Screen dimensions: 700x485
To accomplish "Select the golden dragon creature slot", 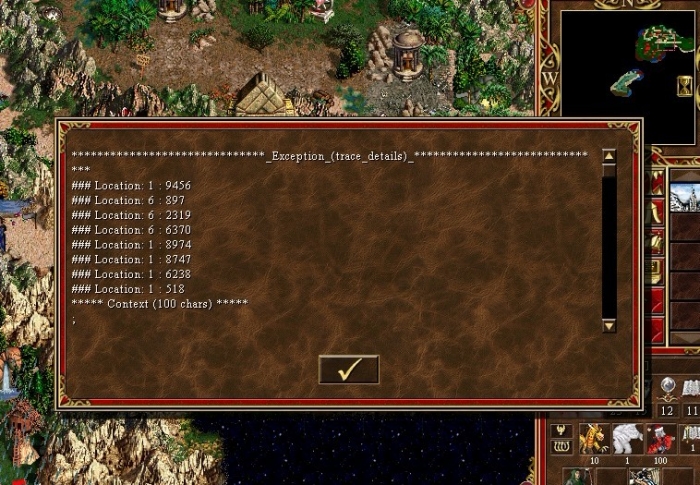I will point(593,438).
